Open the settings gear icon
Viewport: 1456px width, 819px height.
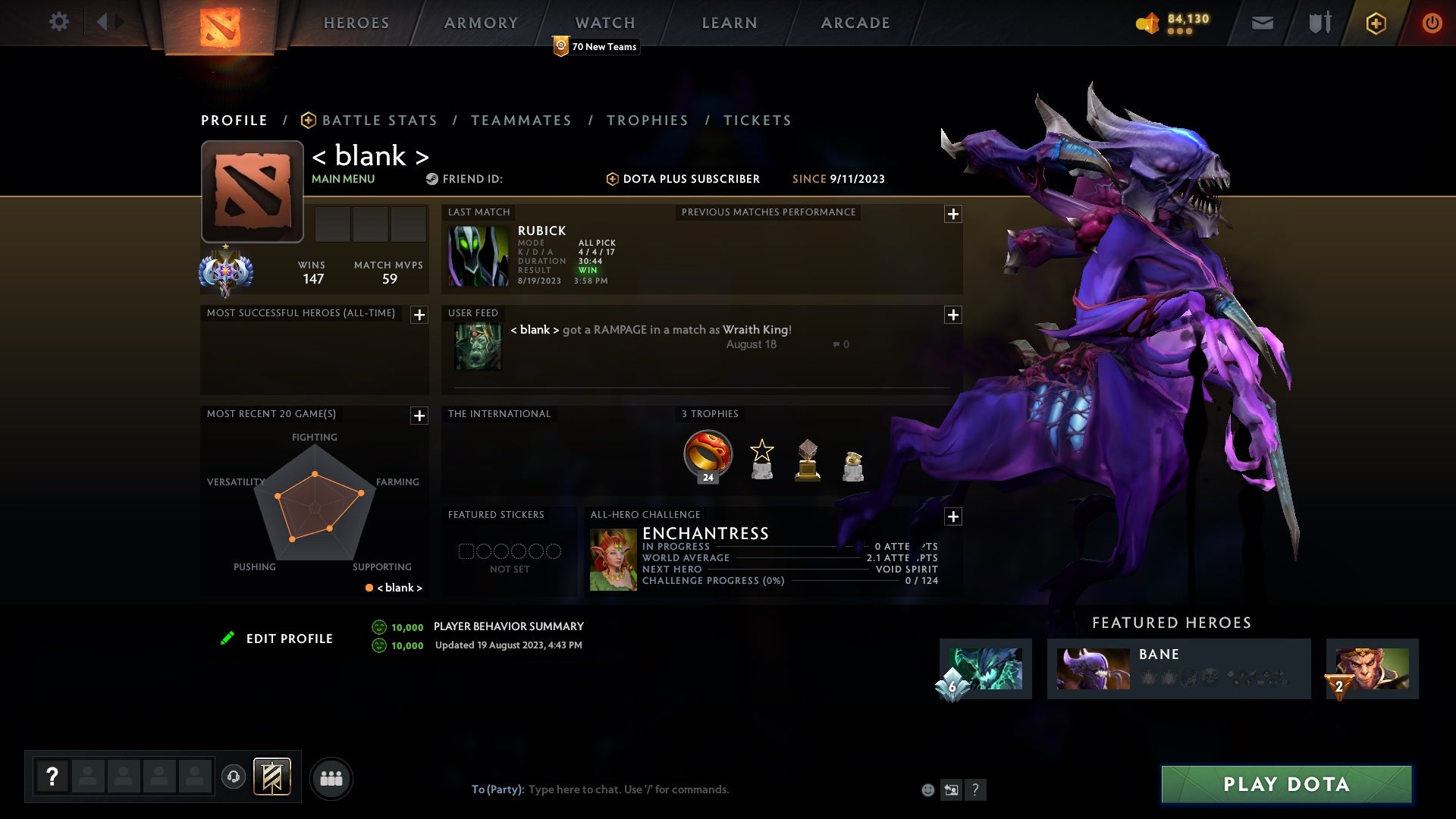point(59,22)
